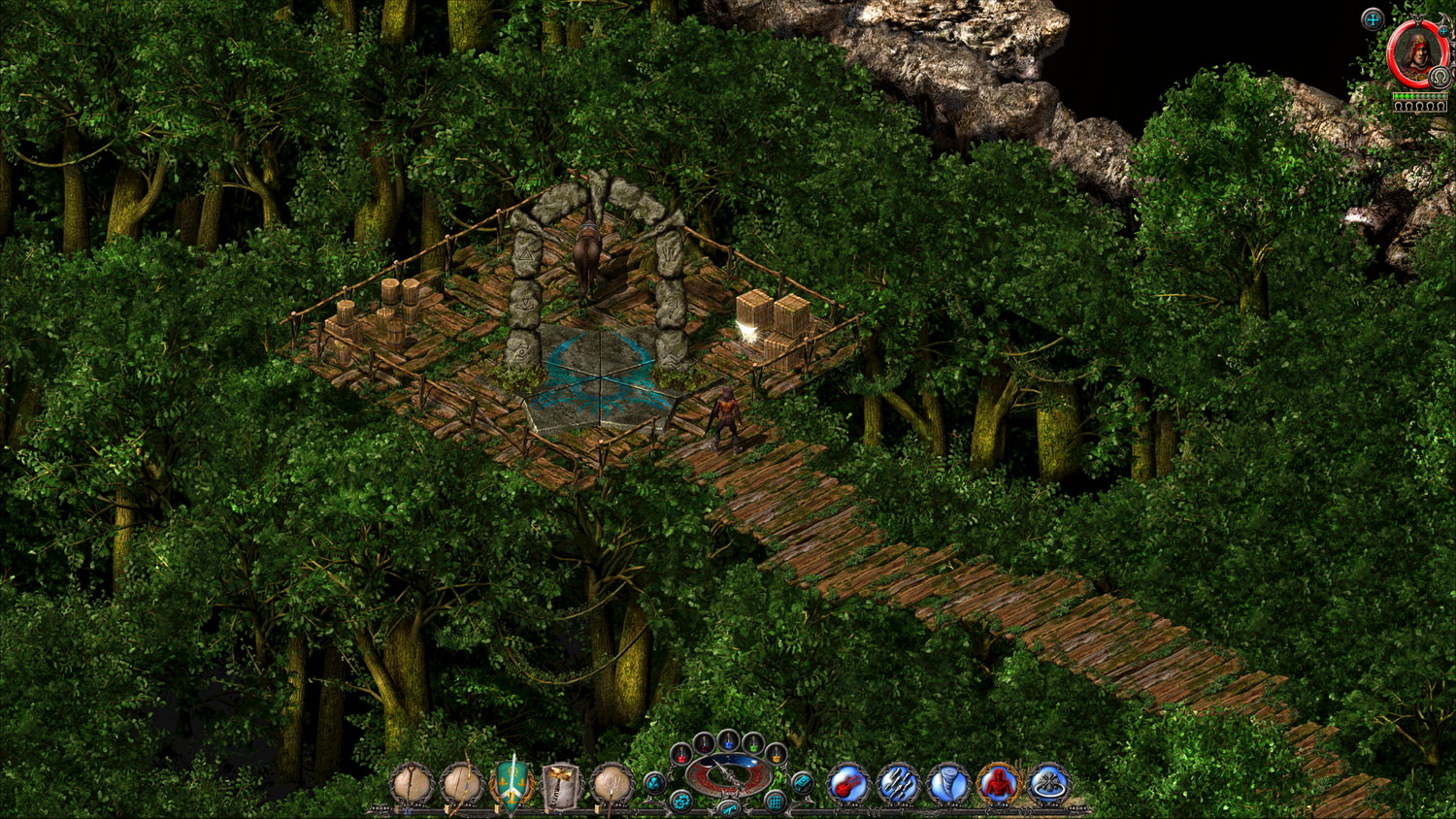This screenshot has width=1456, height=819.
Task: Click the central compass dial
Action: [728, 774]
